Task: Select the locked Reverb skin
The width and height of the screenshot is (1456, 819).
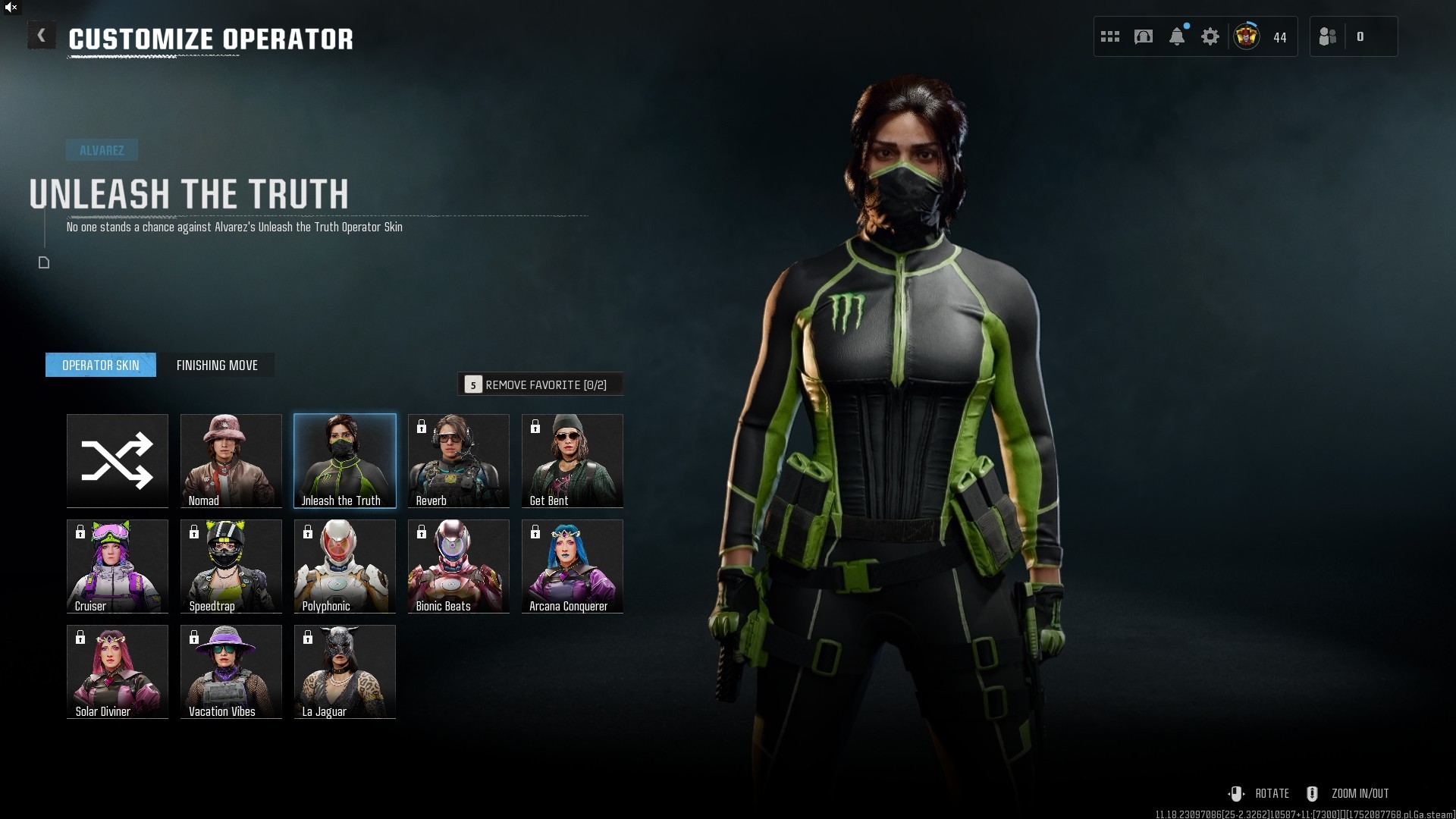Action: [x=459, y=460]
